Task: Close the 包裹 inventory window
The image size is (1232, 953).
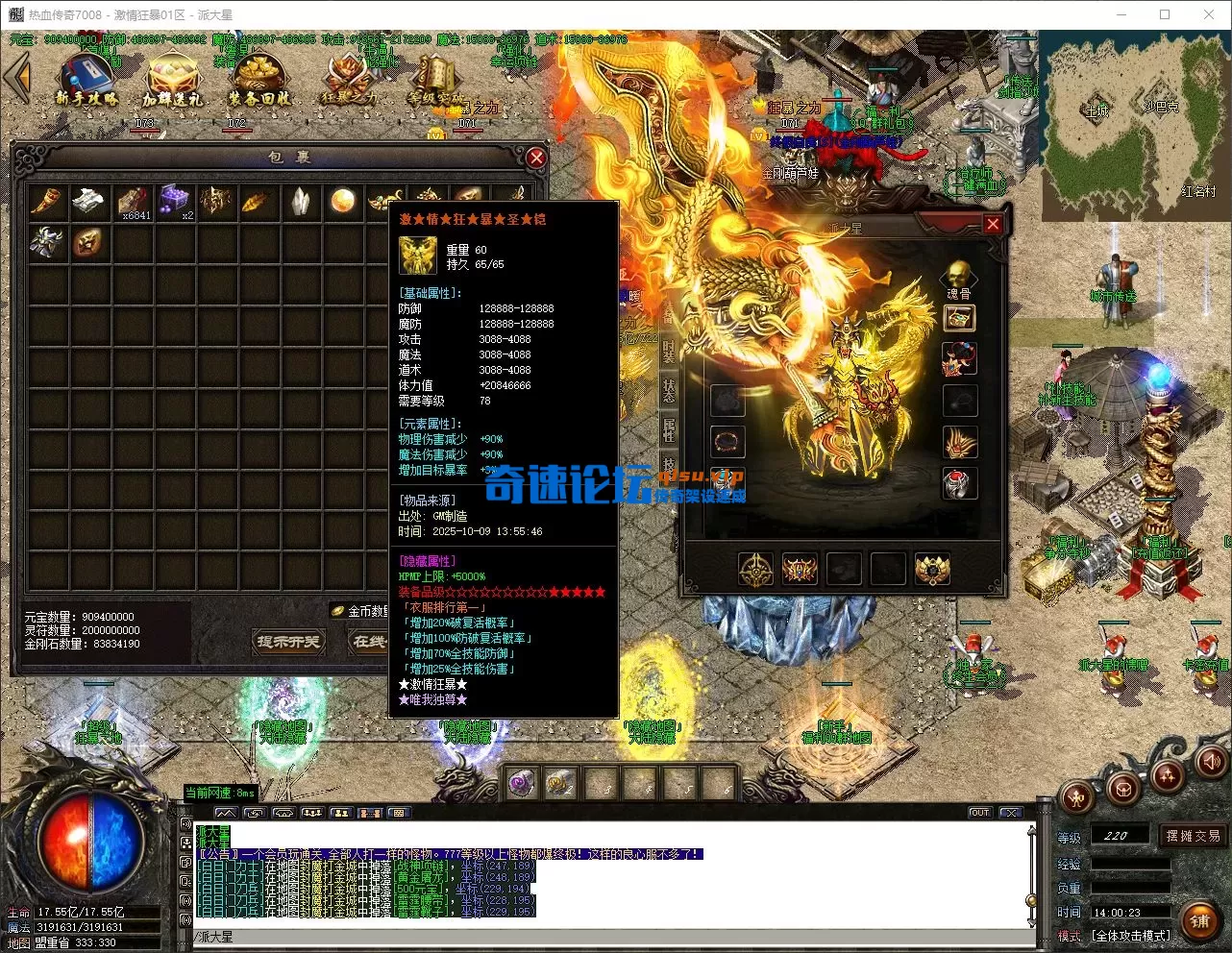Action: 536,158
